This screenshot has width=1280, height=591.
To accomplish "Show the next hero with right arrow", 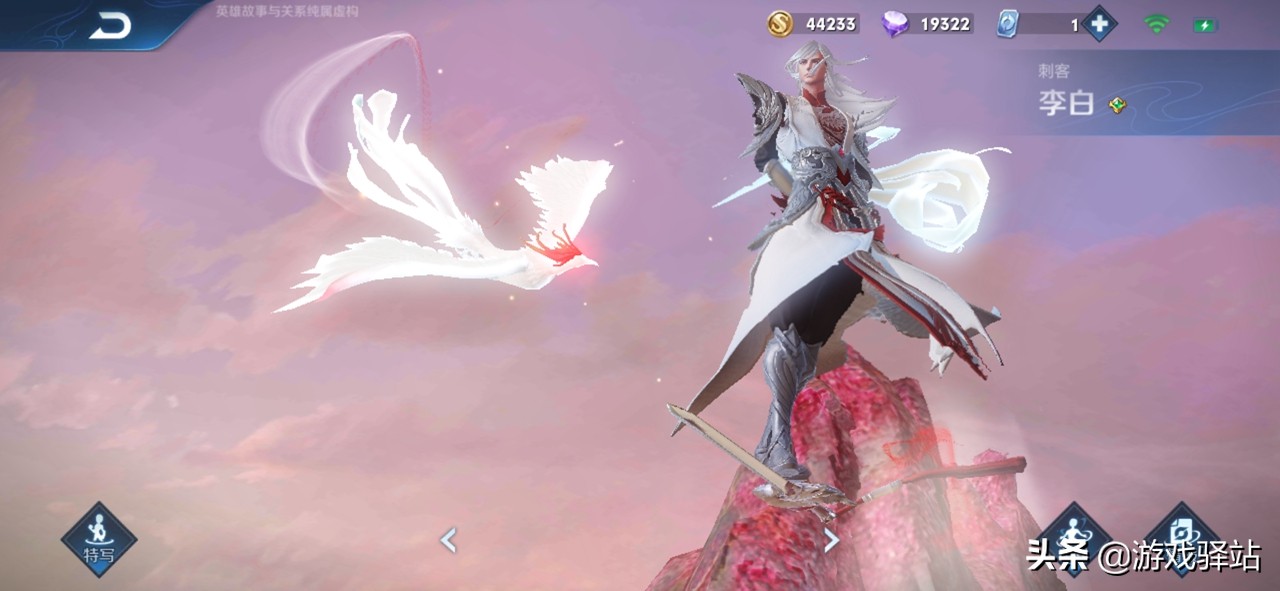I will pos(831,541).
